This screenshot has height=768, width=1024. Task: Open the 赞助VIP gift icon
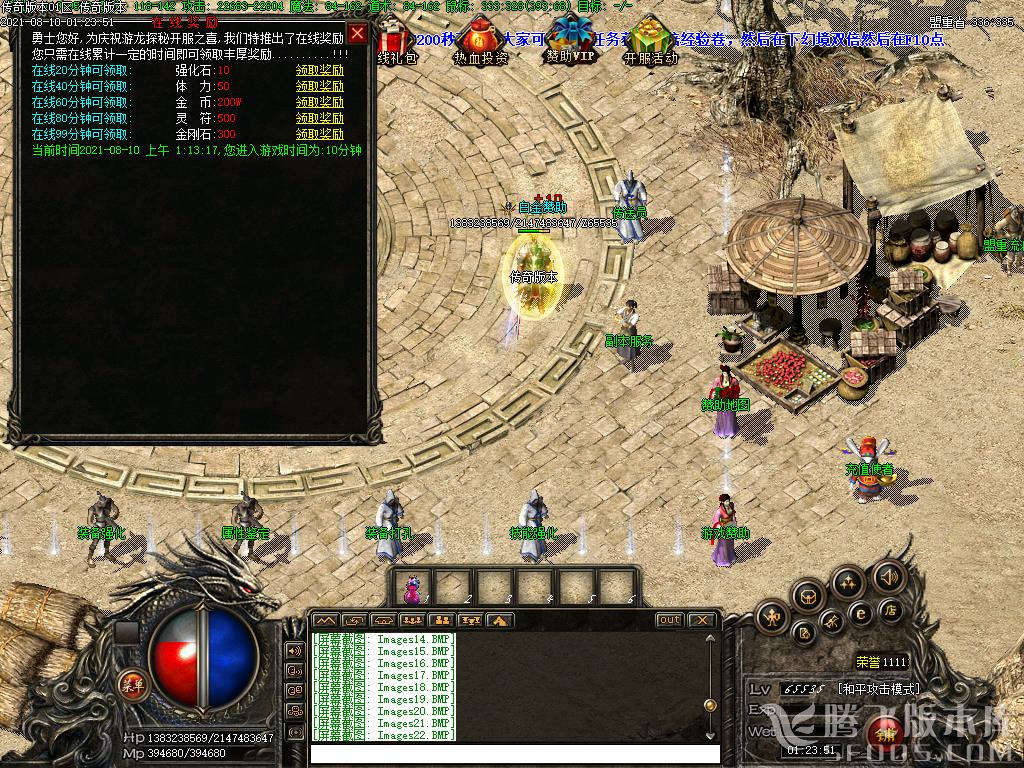[572, 38]
